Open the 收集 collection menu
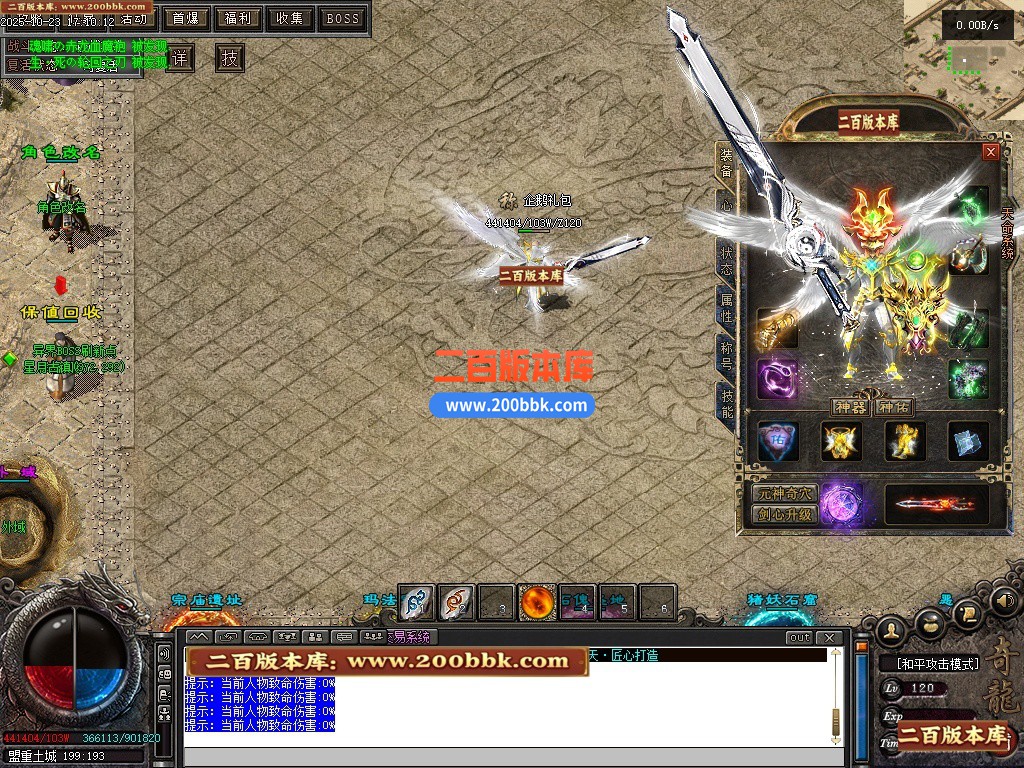Viewport: 1024px width, 768px height. click(290, 18)
